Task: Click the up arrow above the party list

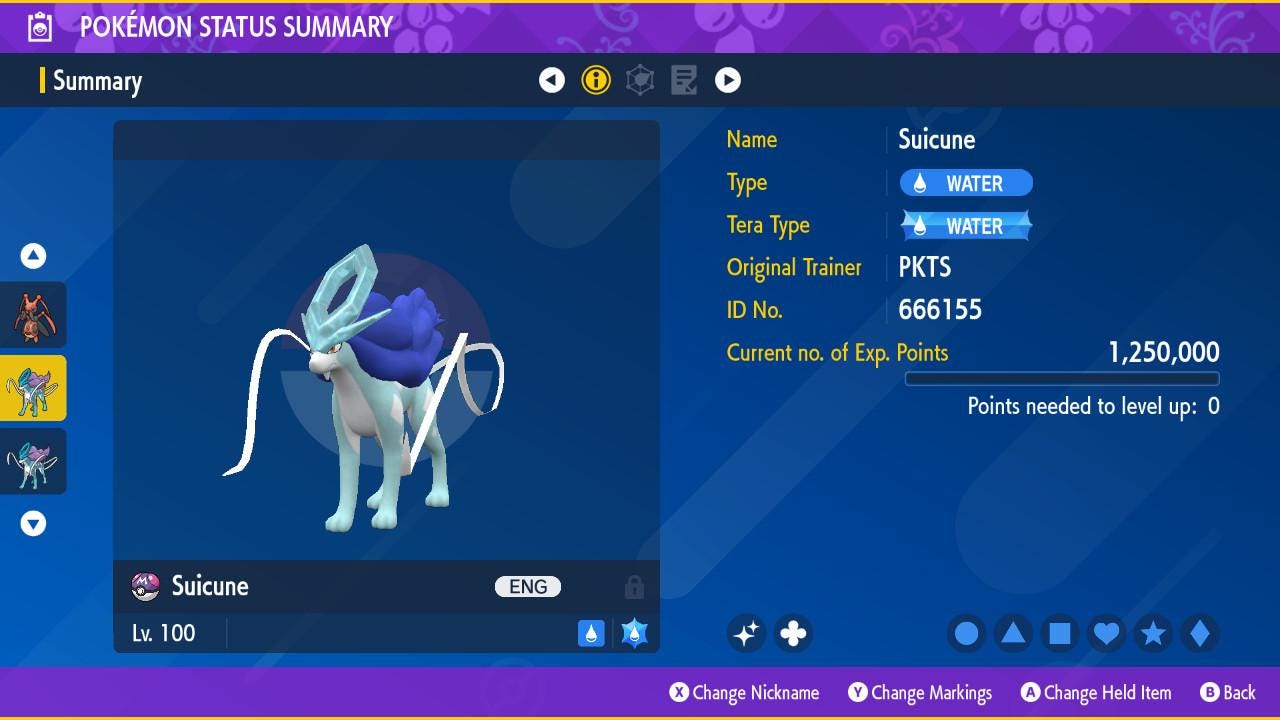Action: tap(32, 256)
